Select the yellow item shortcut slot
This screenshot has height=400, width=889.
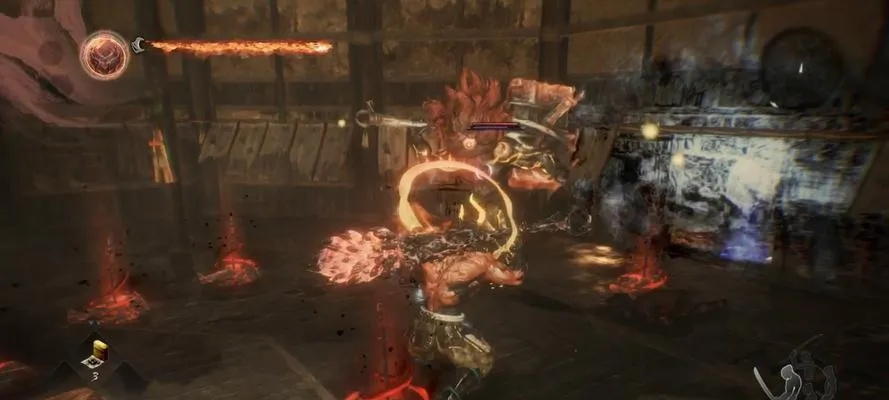tap(98, 350)
